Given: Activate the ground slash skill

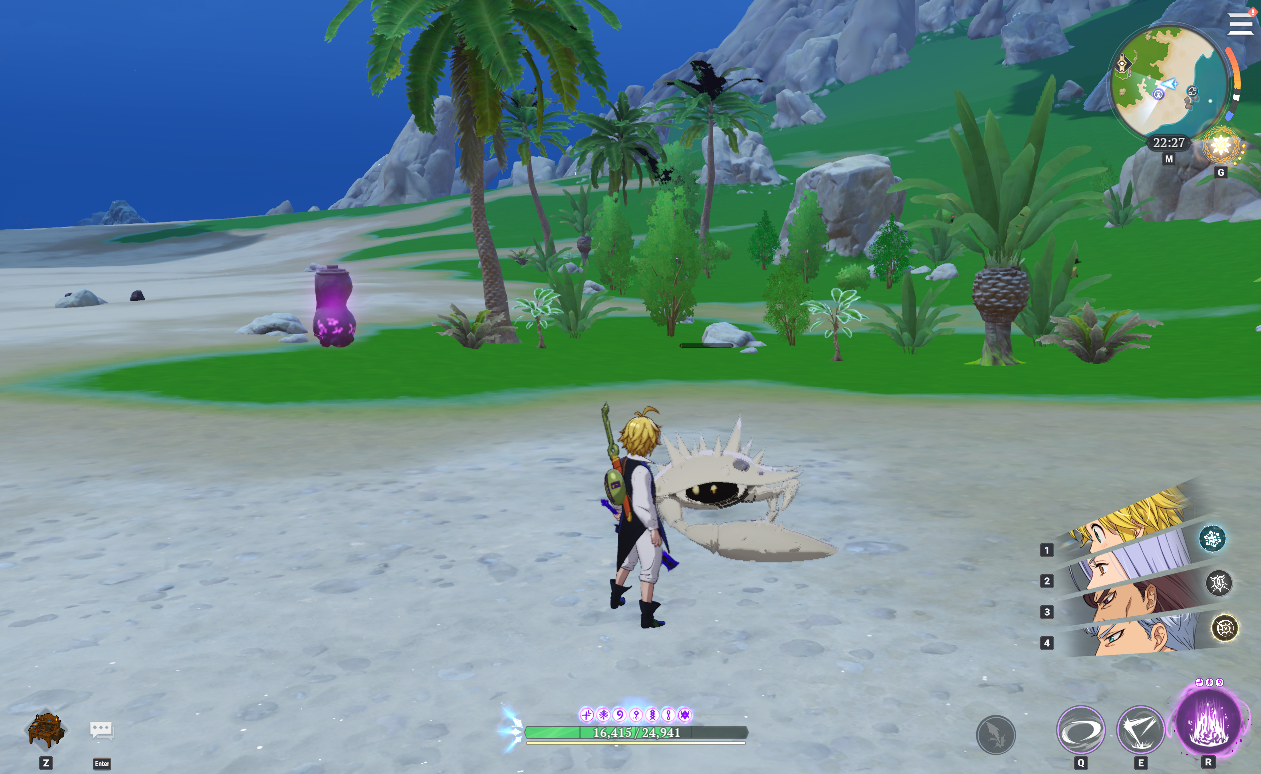Looking at the screenshot, I should [1141, 730].
